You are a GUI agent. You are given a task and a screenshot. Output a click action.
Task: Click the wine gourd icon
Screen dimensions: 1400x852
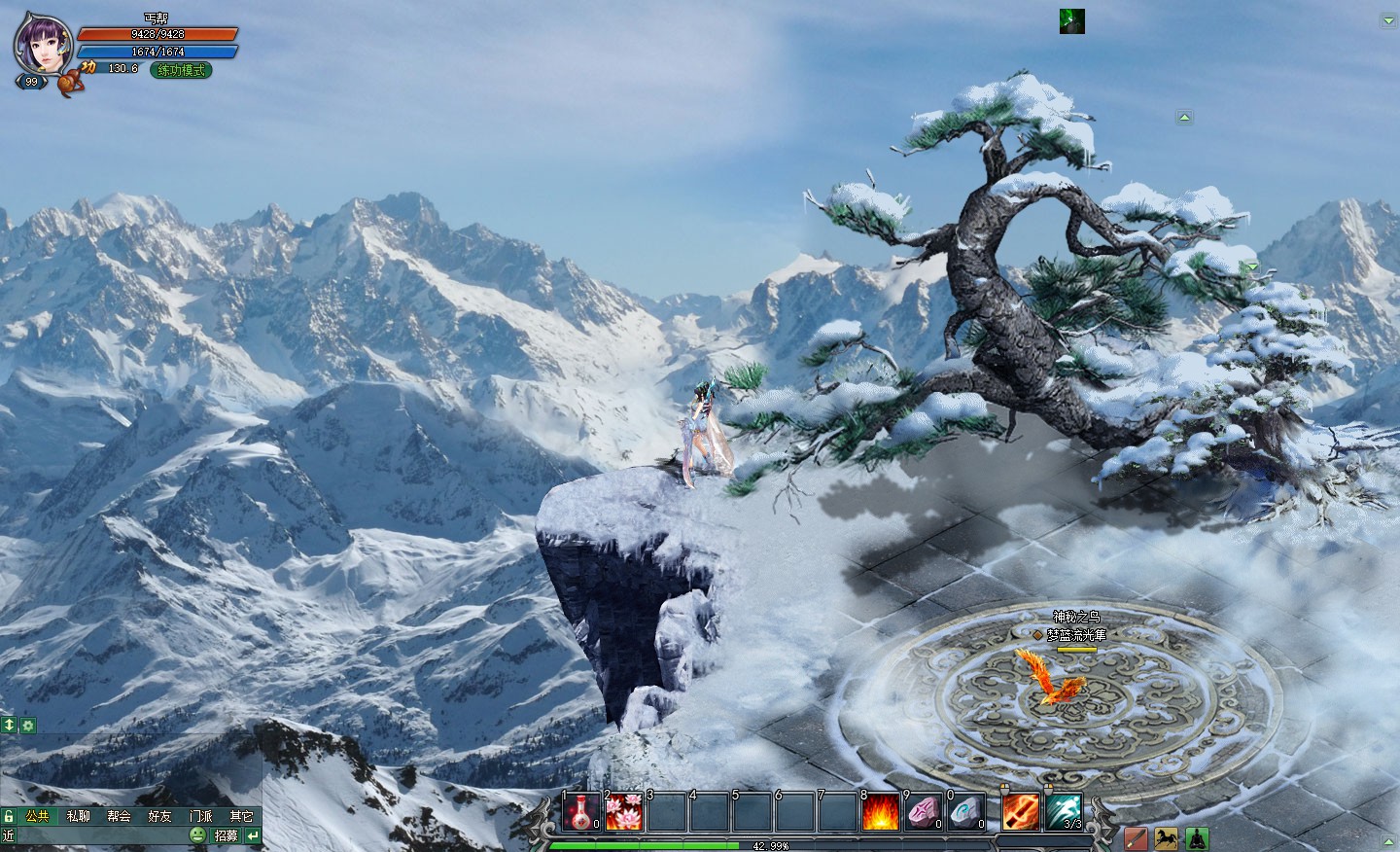68,83
